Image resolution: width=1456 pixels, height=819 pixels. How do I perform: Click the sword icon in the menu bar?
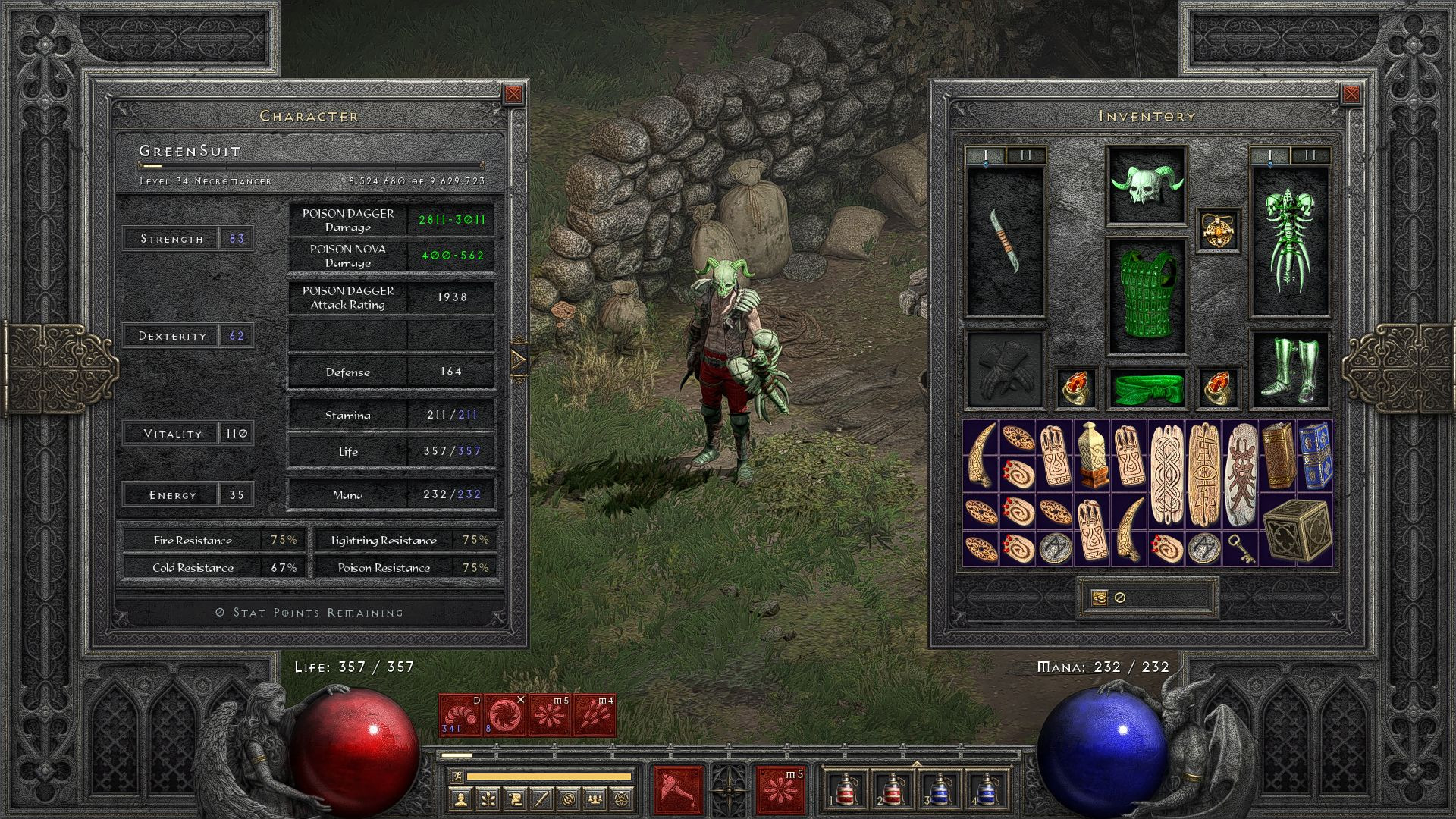click(541, 800)
